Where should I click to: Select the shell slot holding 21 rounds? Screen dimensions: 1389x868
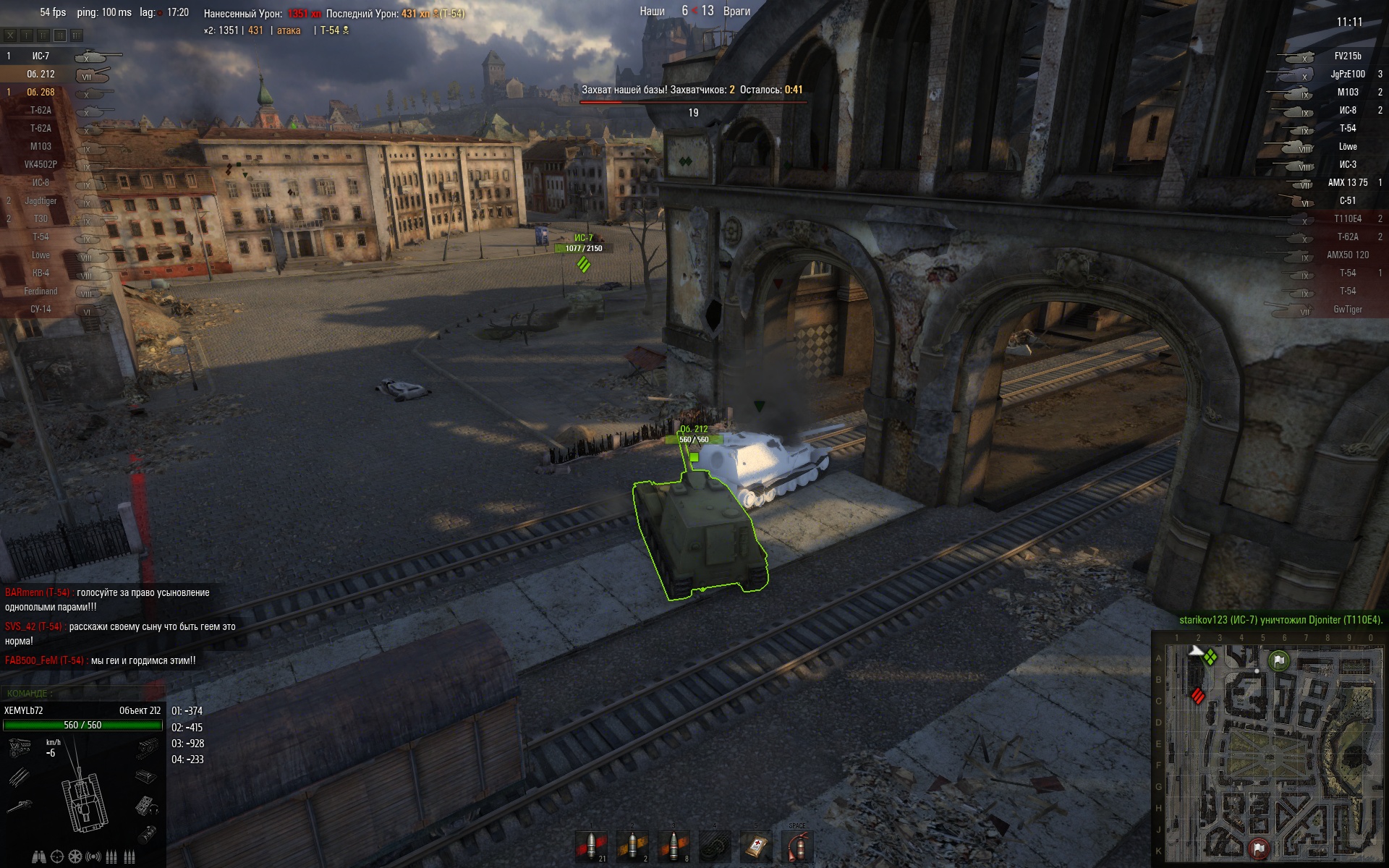pyautogui.click(x=591, y=846)
